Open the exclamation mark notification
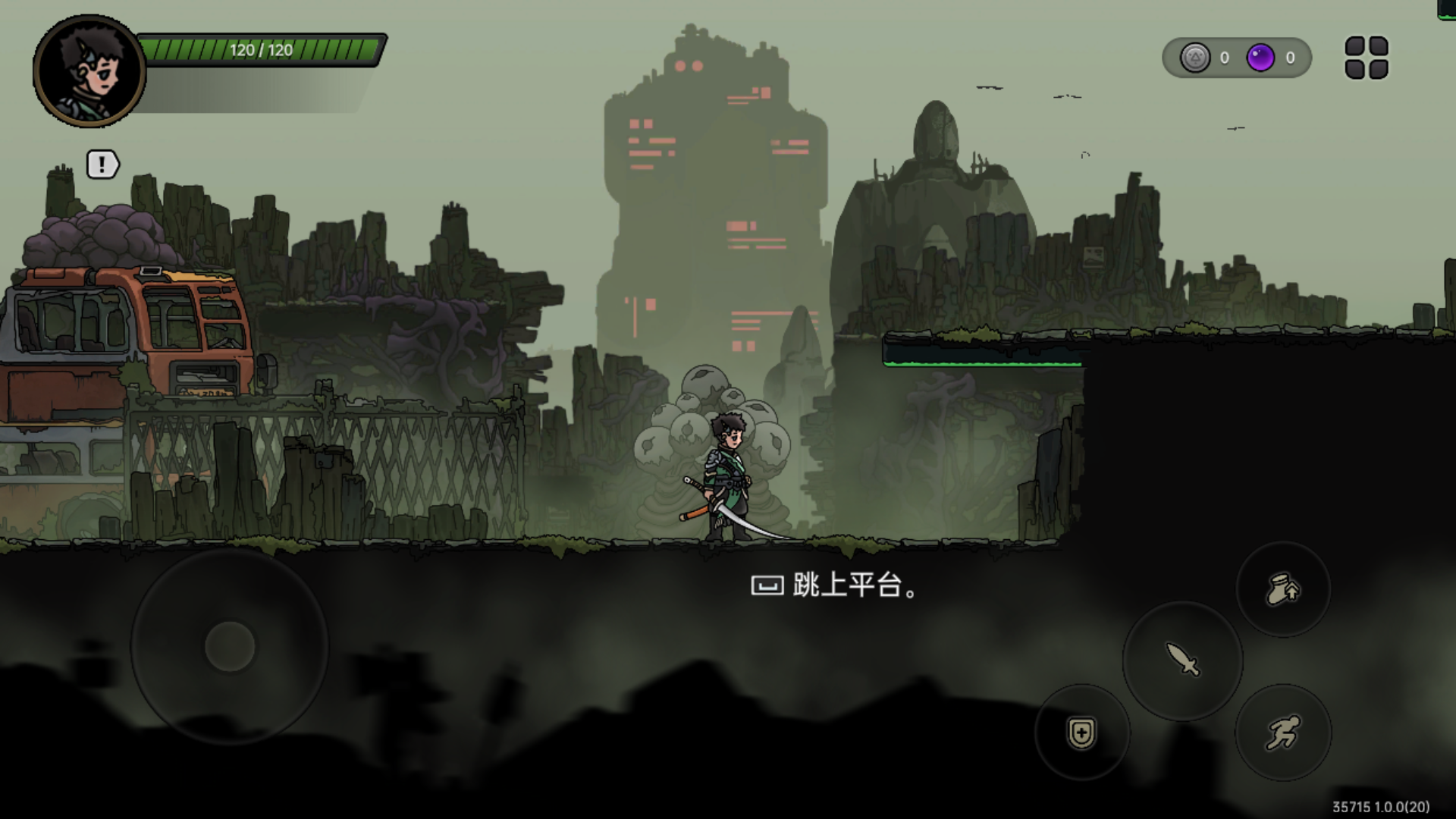 click(102, 165)
